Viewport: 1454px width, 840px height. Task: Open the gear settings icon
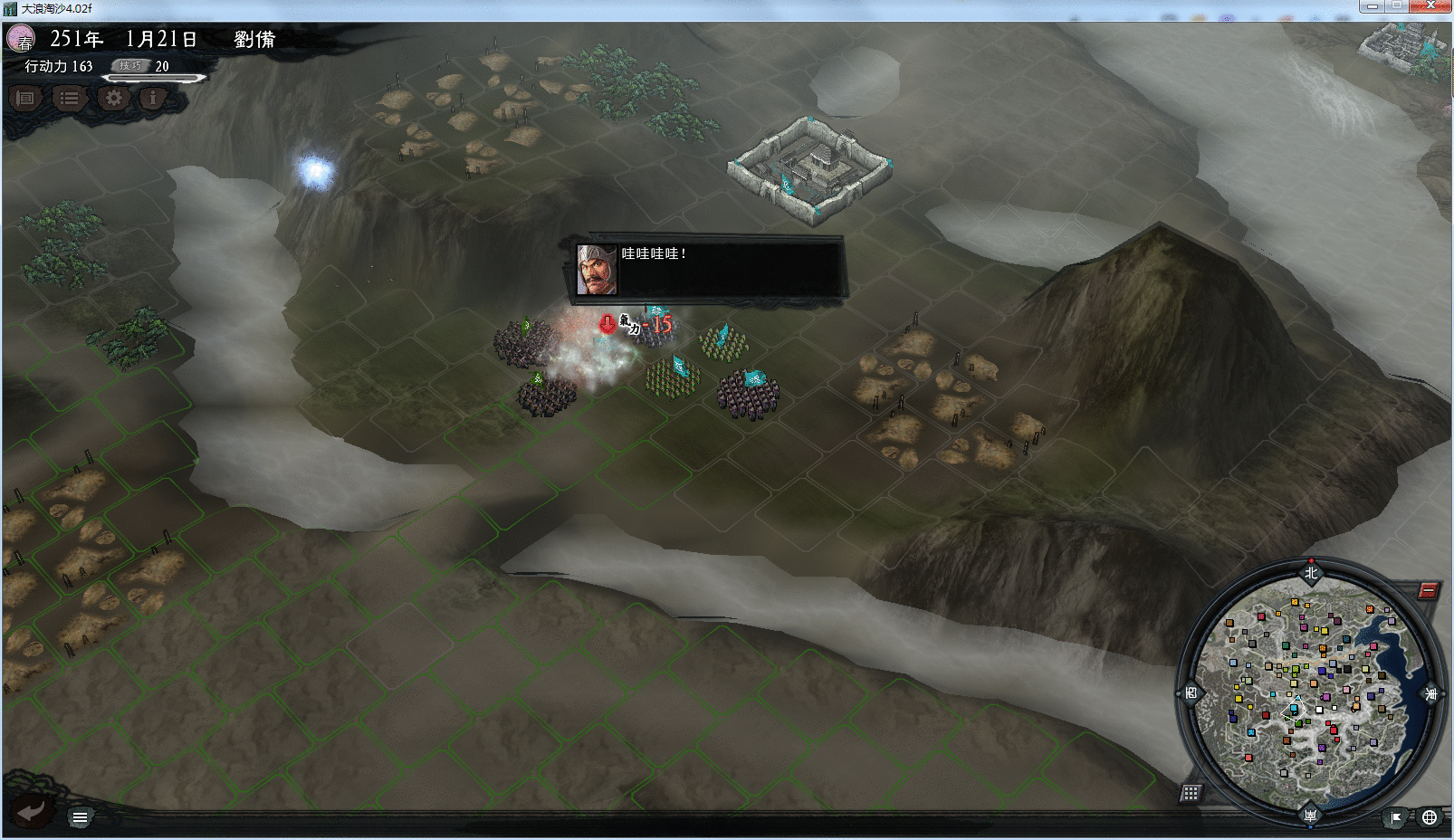pos(113,98)
